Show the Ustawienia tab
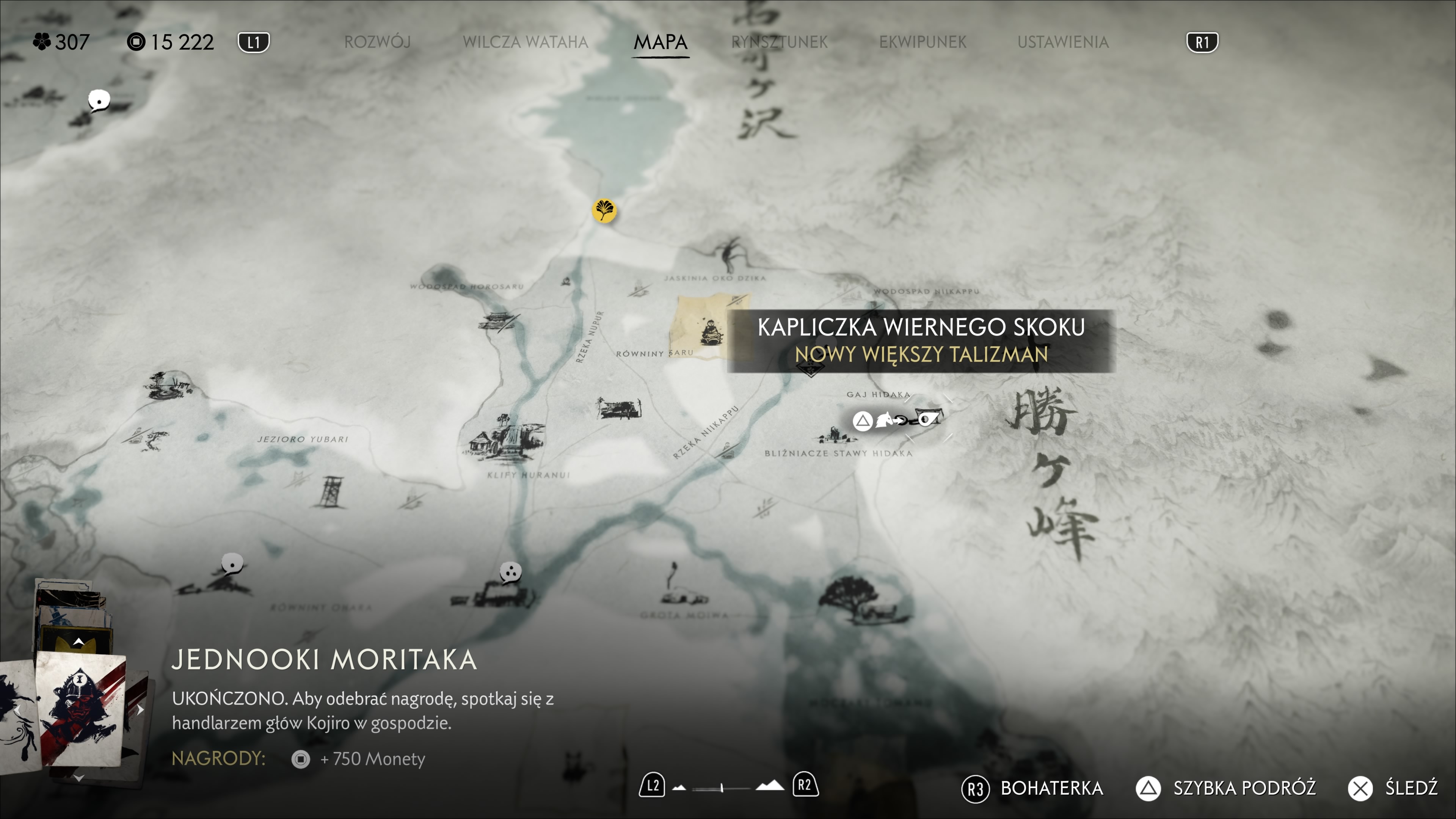This screenshot has width=1456, height=819. (x=1062, y=42)
